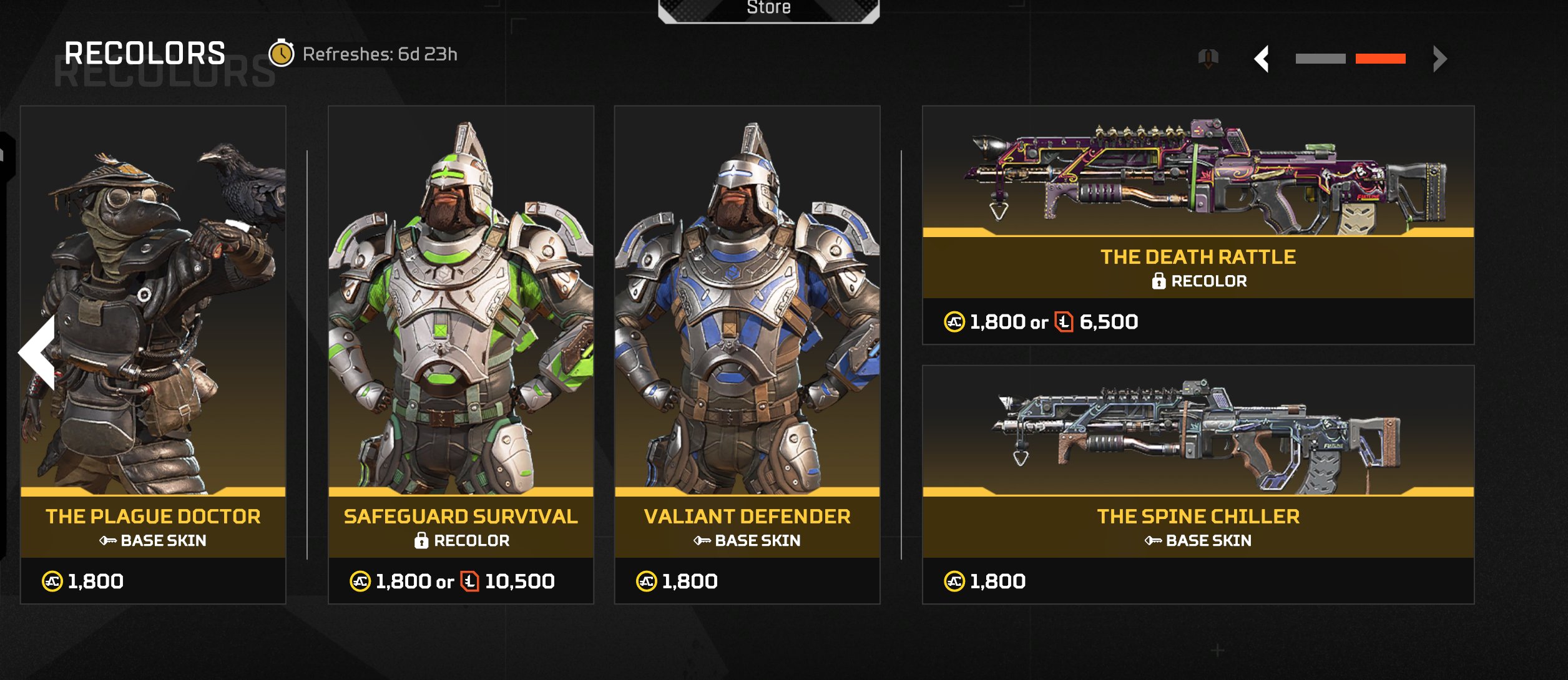The width and height of the screenshot is (1568, 680).
Task: Go to the previous store page arrow
Action: pyautogui.click(x=1262, y=59)
